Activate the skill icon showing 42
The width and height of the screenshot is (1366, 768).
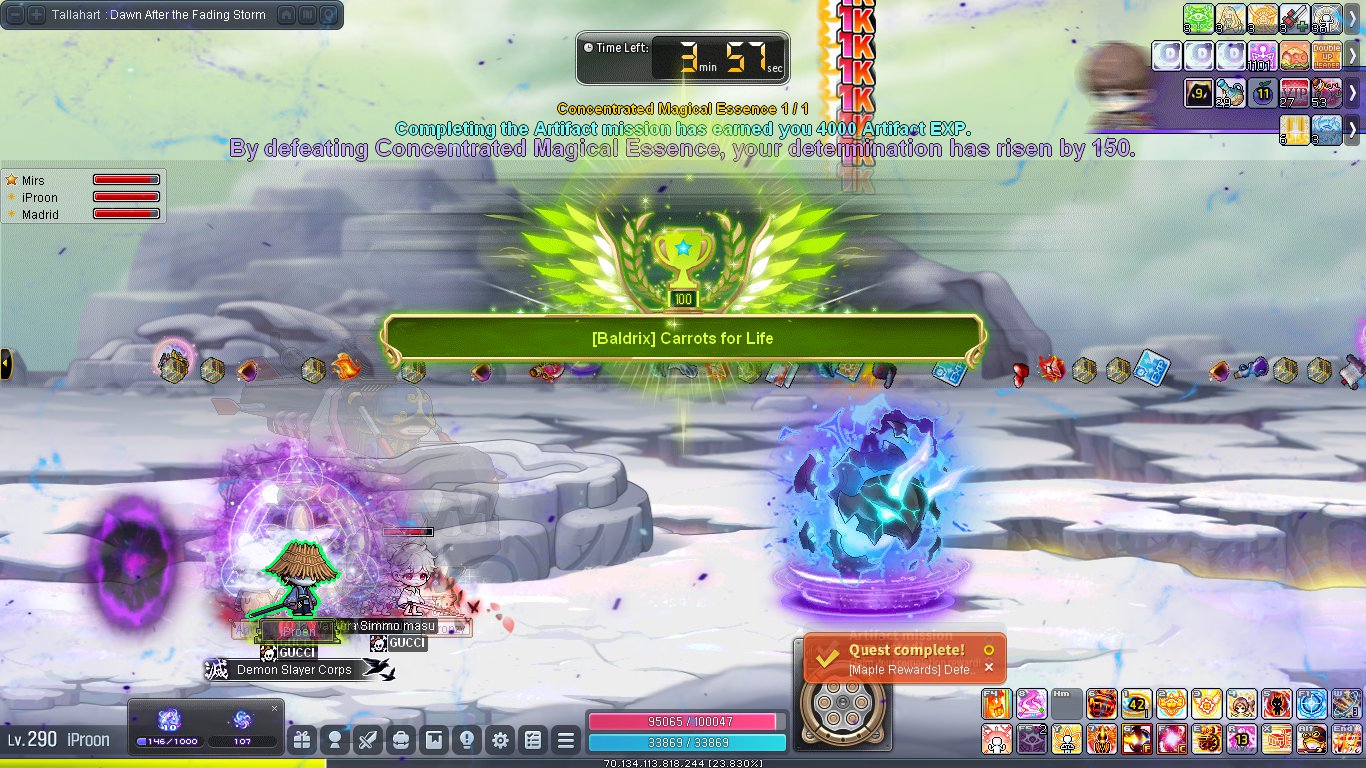click(1136, 704)
